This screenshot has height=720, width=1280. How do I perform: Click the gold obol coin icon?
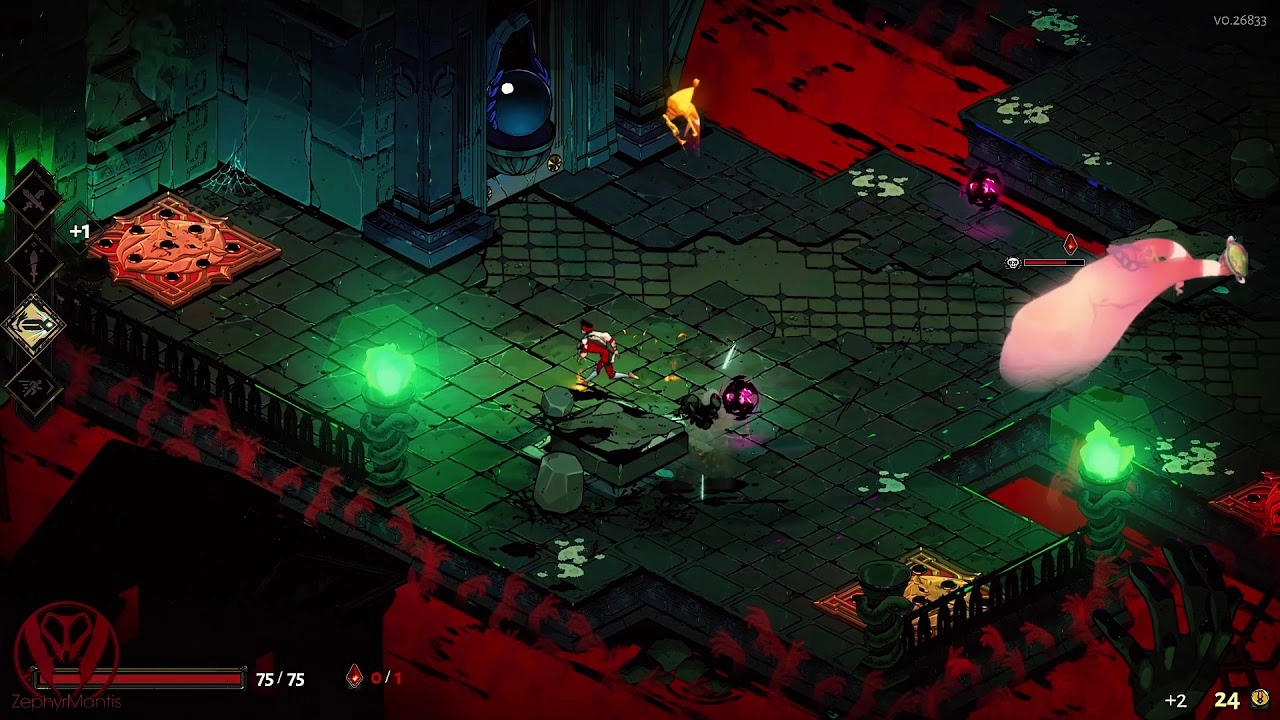click(1260, 698)
